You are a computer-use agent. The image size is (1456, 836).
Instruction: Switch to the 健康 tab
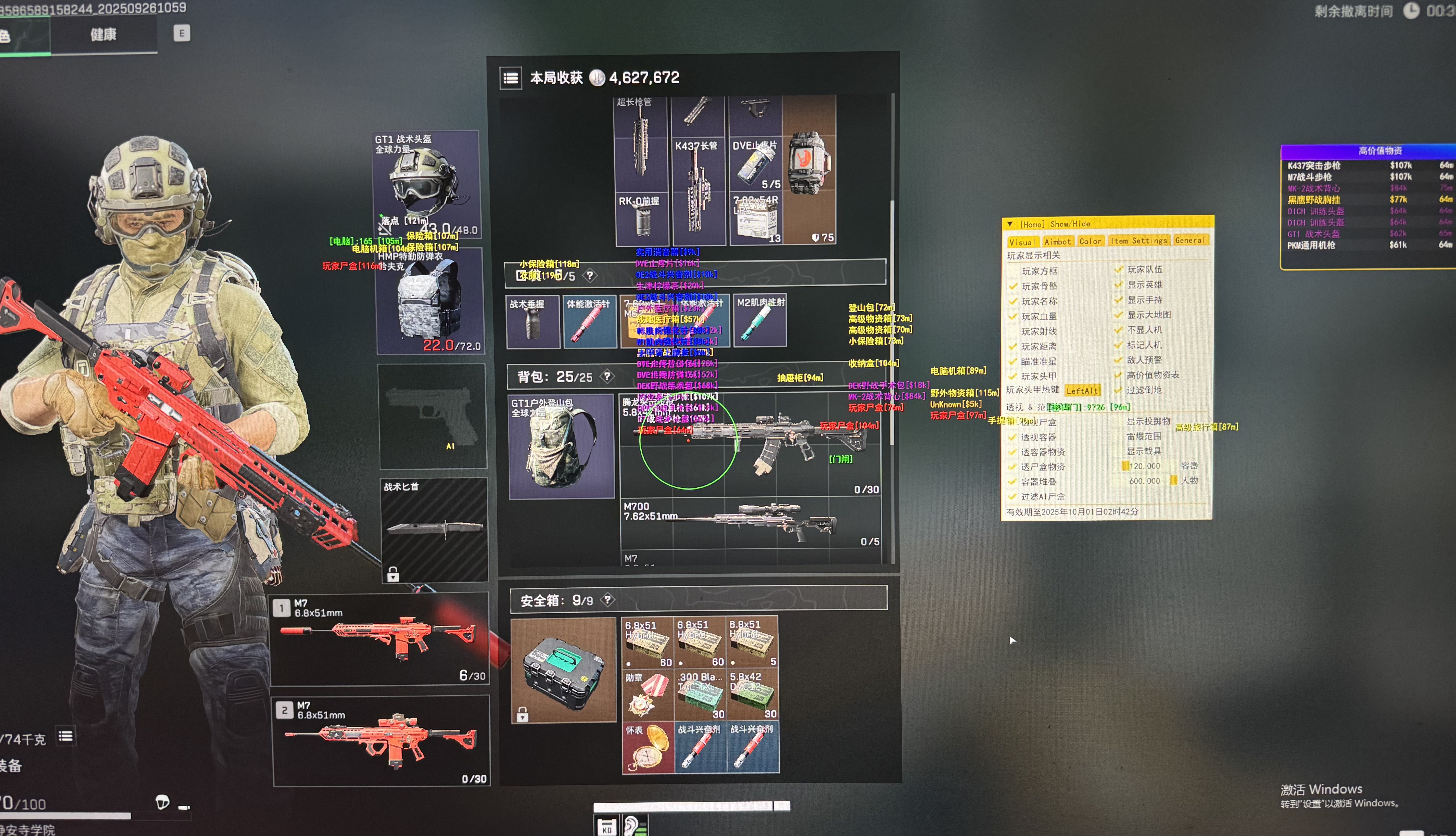click(x=103, y=35)
